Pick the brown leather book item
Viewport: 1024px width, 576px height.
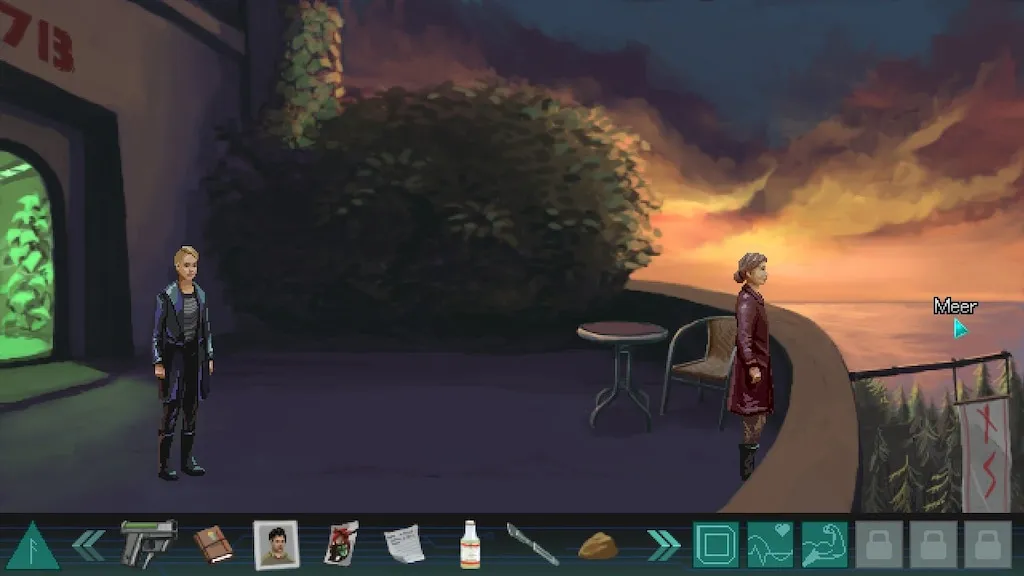(213, 544)
